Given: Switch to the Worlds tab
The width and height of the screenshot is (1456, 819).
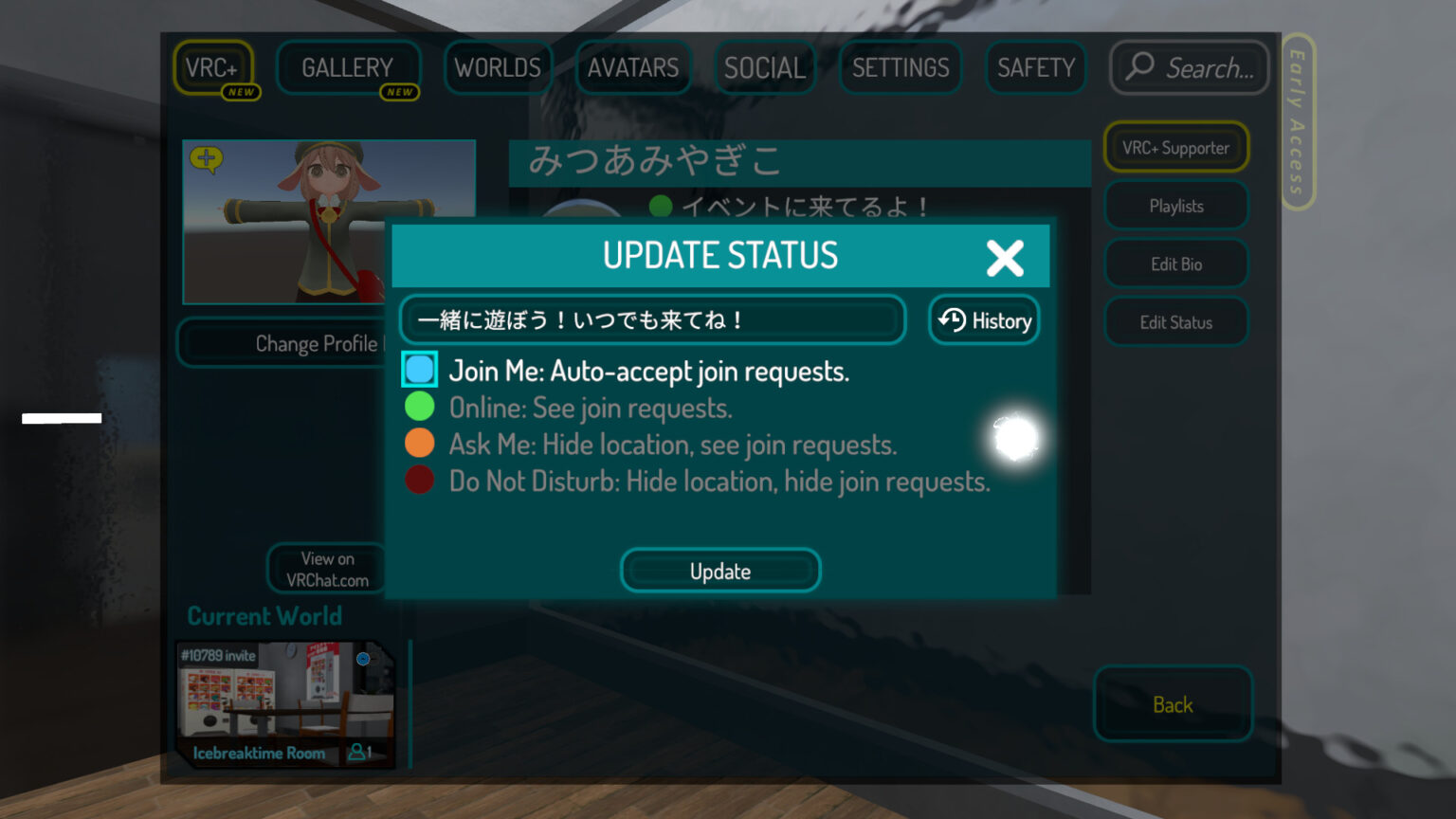Looking at the screenshot, I should pos(498,67).
